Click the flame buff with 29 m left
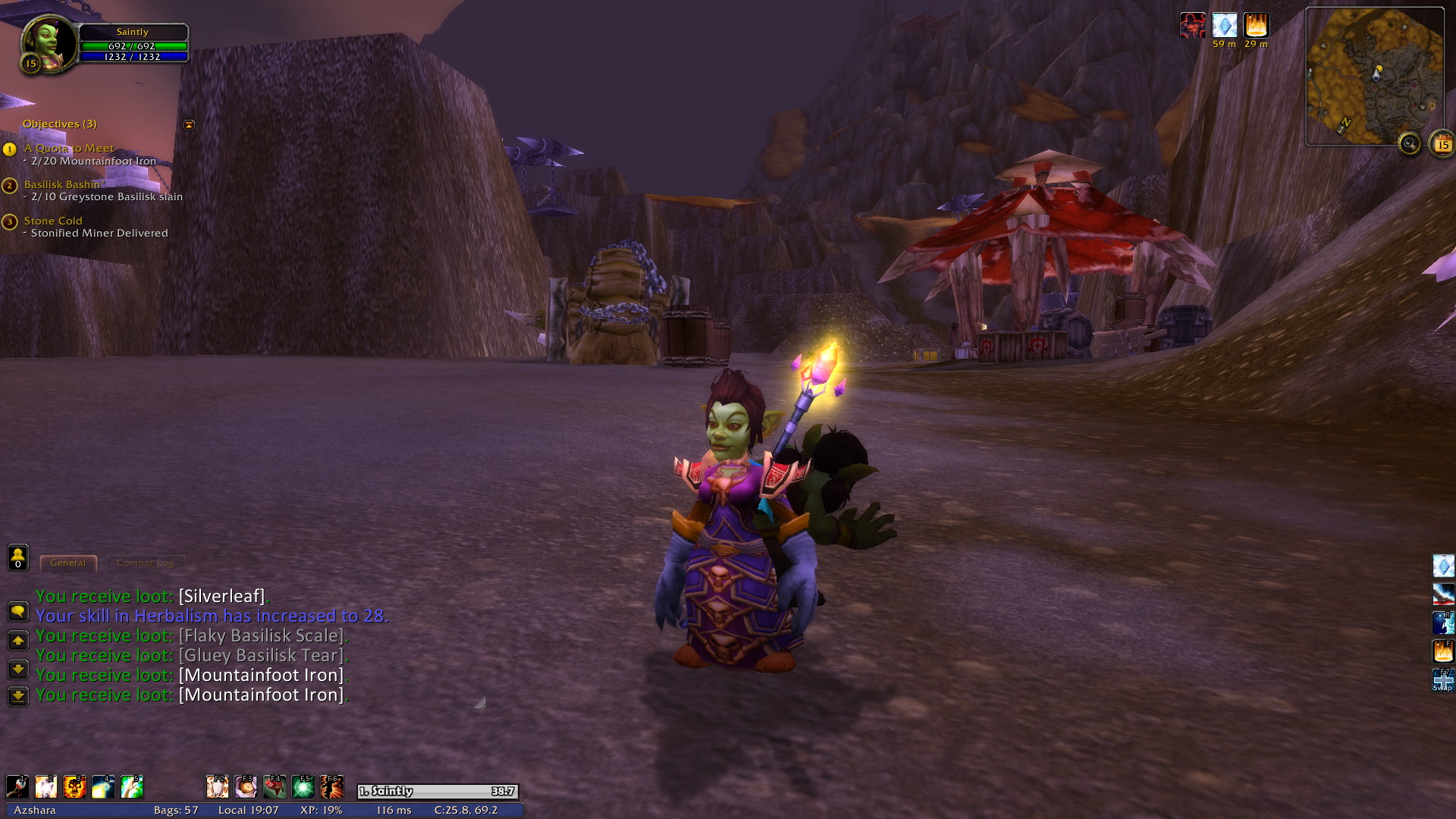This screenshot has width=1456, height=819. click(x=1256, y=26)
